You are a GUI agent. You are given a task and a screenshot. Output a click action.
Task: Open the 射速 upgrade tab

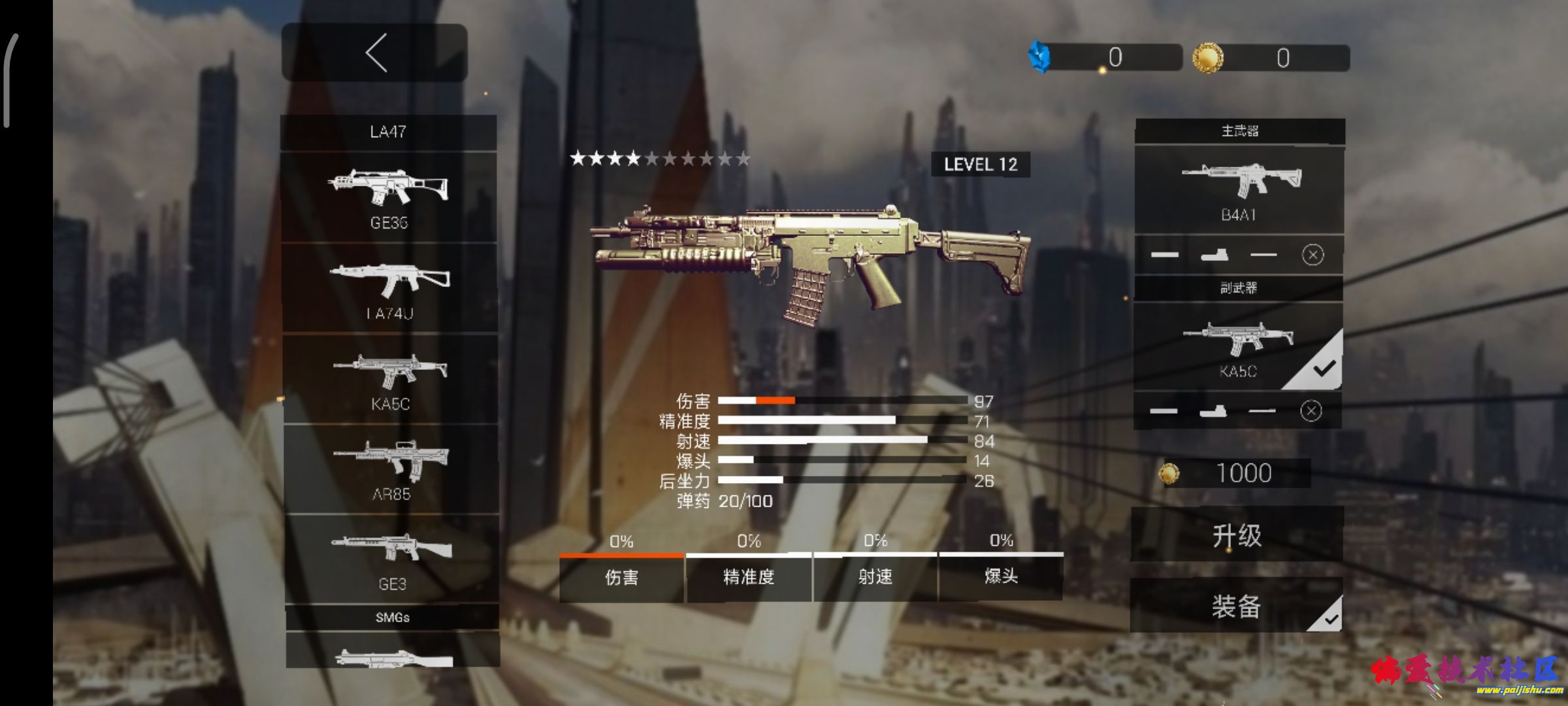tap(875, 577)
